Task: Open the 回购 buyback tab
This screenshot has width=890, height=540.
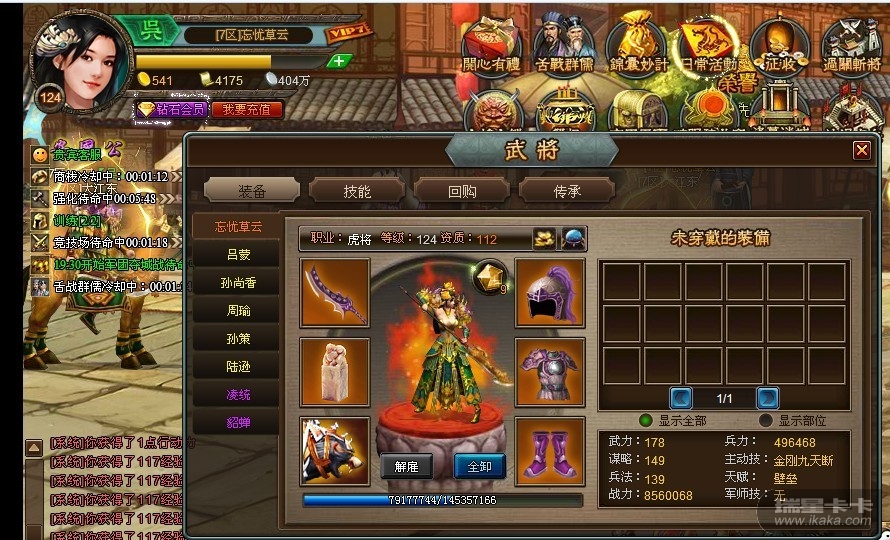Action: click(461, 191)
